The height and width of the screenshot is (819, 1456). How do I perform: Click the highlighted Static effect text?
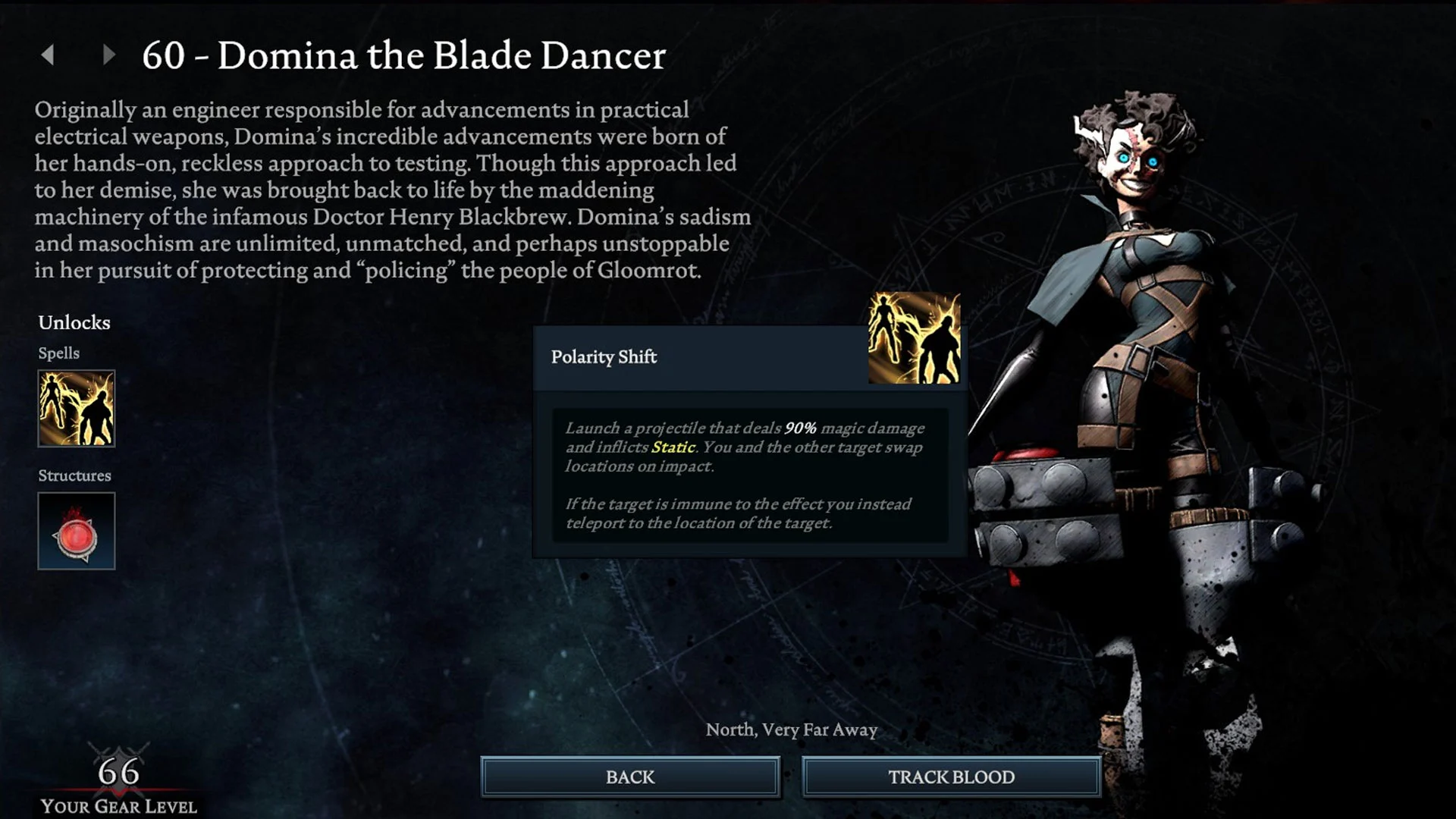(674, 447)
